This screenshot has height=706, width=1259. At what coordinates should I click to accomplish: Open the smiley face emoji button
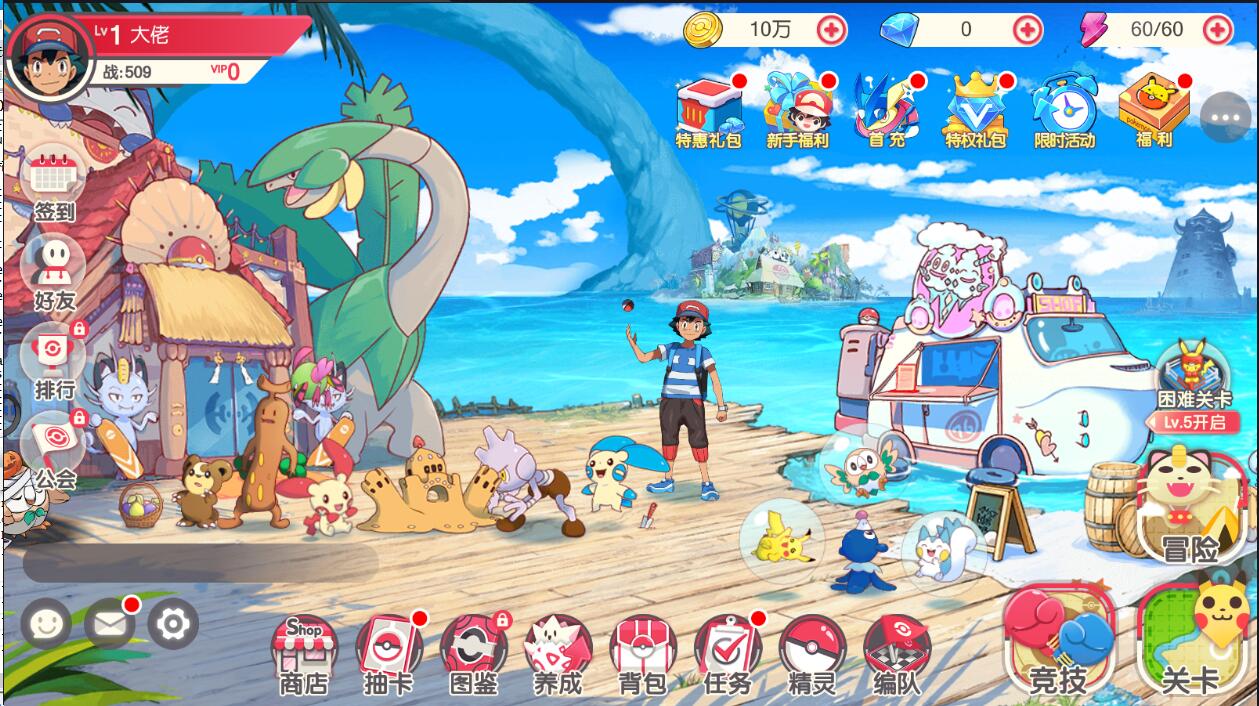(x=46, y=625)
